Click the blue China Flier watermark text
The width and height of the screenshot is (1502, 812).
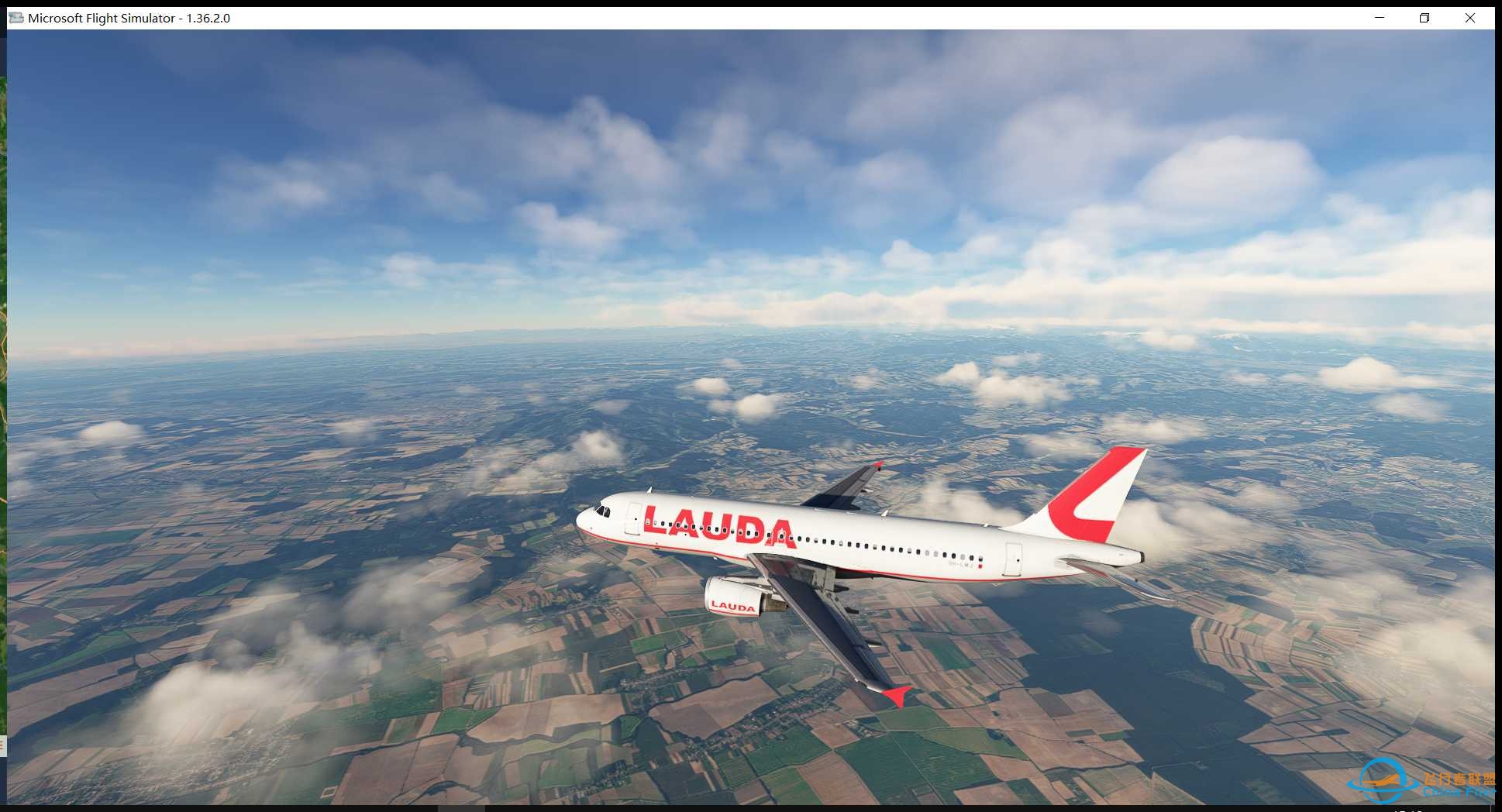[1455, 791]
